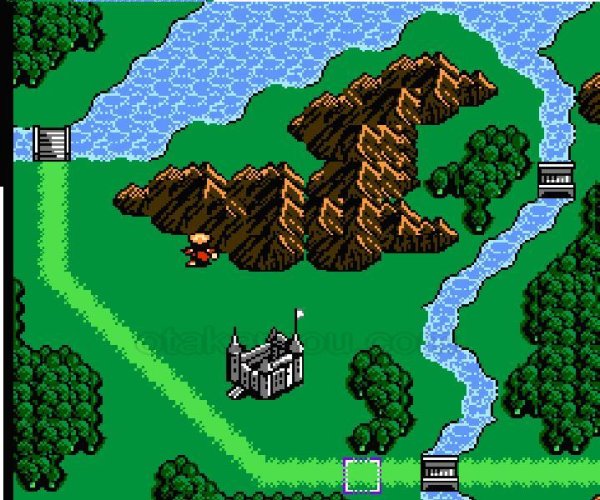Click the purple square map cursor
Viewport: 600px width, 500px height.
tap(361, 475)
